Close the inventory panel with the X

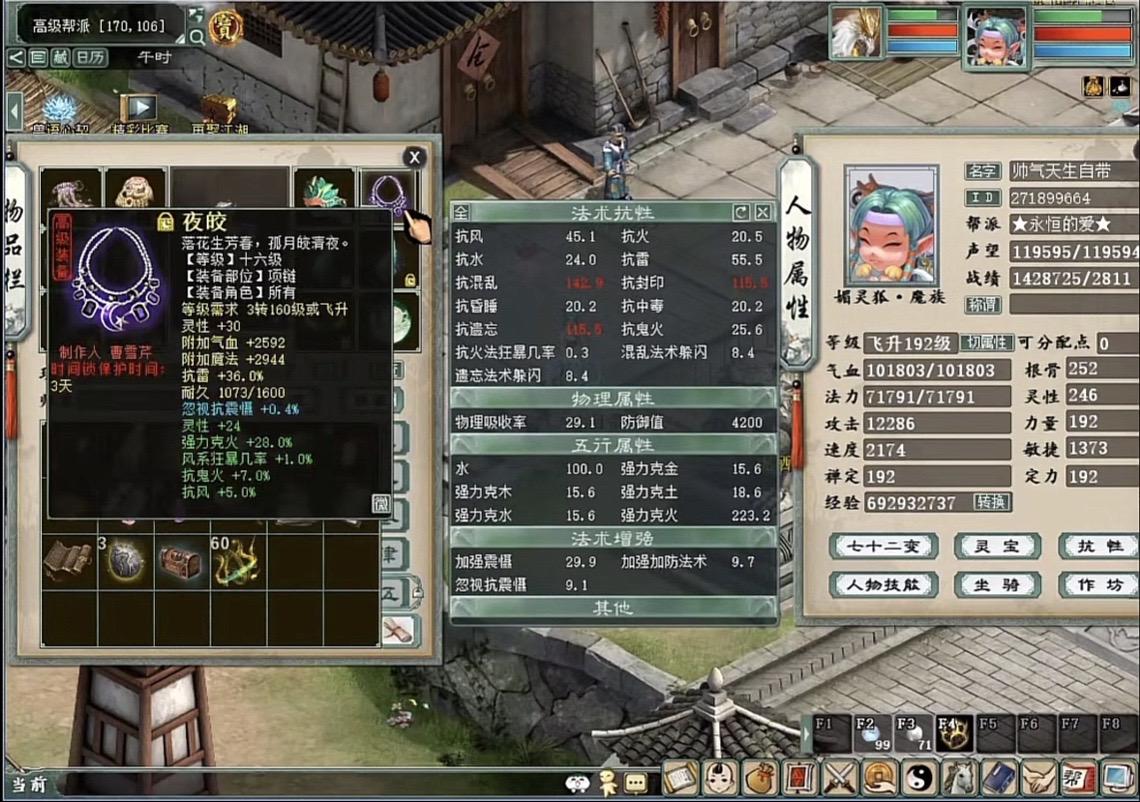coord(414,157)
